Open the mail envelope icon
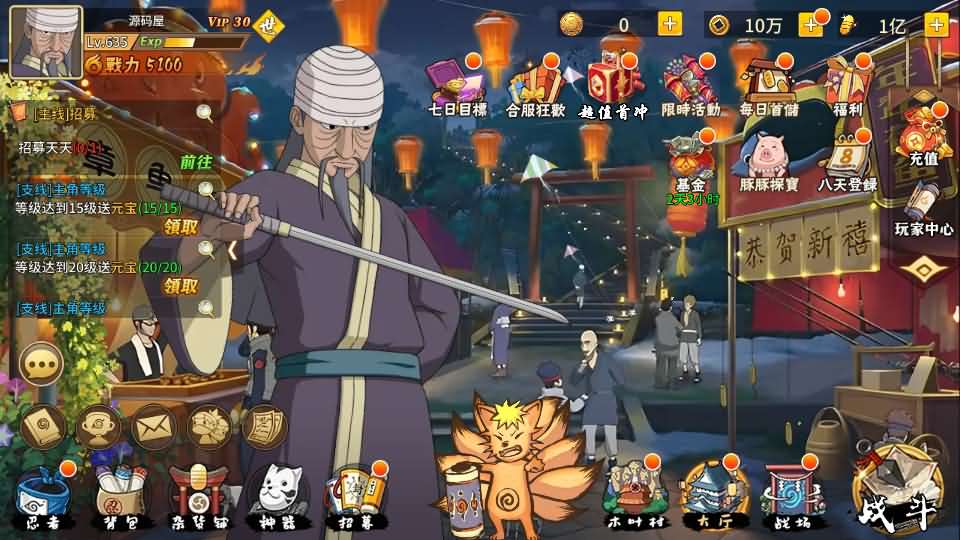Image resolution: width=960 pixels, height=540 pixels. tap(153, 427)
